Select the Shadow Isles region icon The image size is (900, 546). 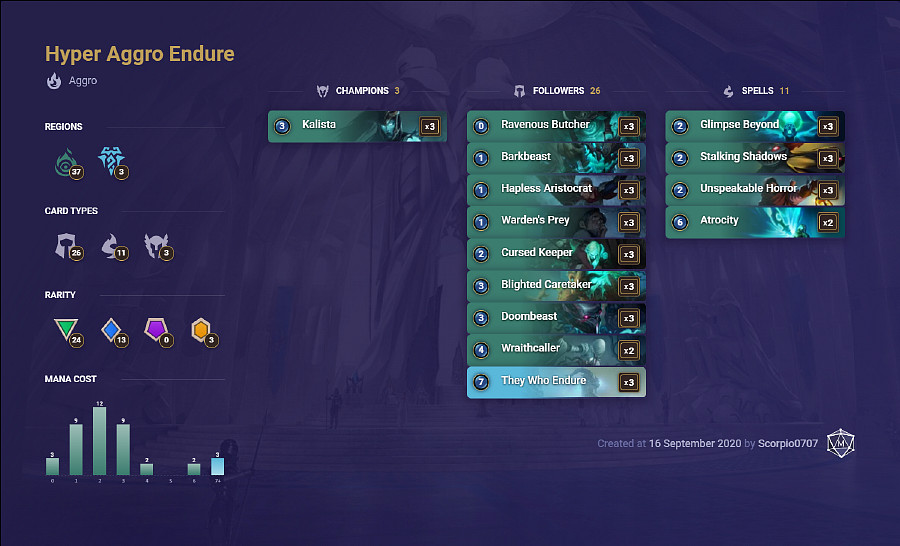pos(66,161)
